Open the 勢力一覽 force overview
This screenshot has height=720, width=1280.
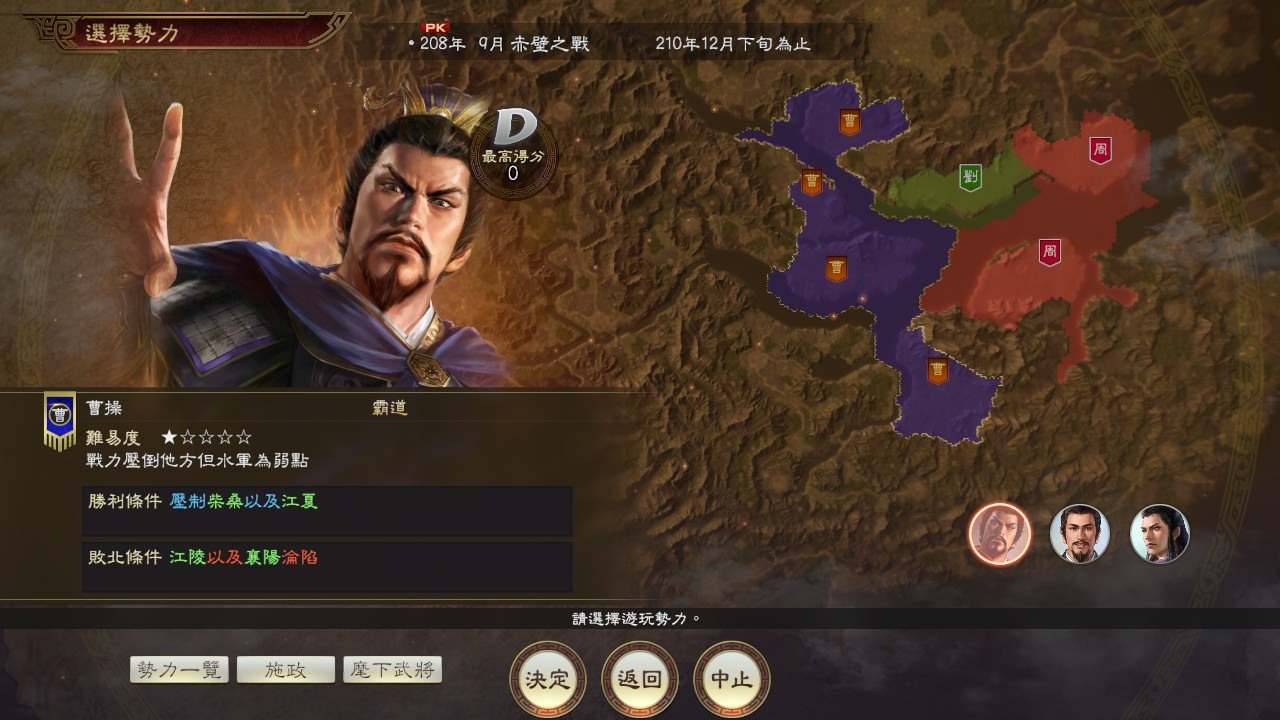178,669
